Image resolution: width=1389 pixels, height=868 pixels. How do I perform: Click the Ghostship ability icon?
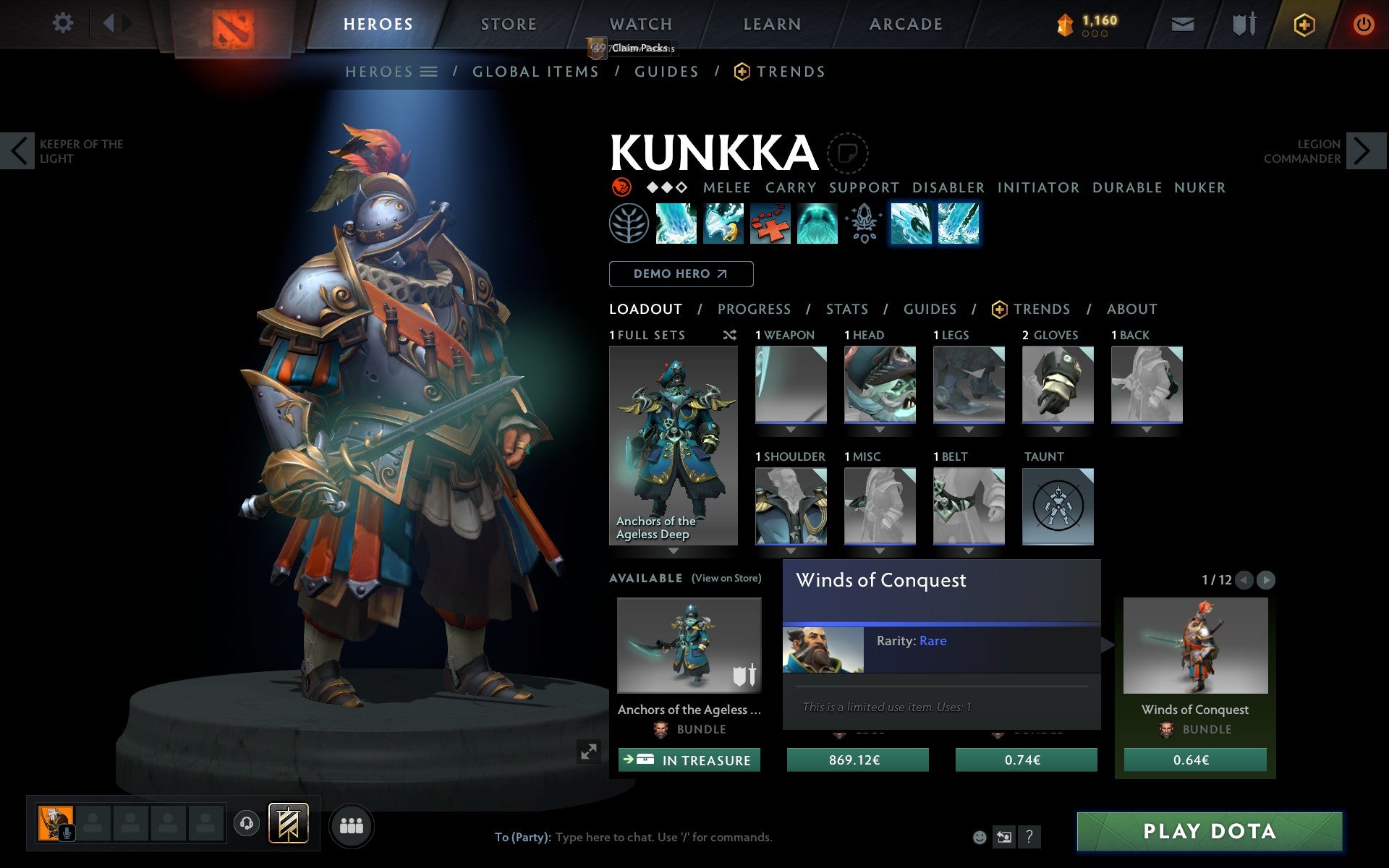tap(817, 224)
